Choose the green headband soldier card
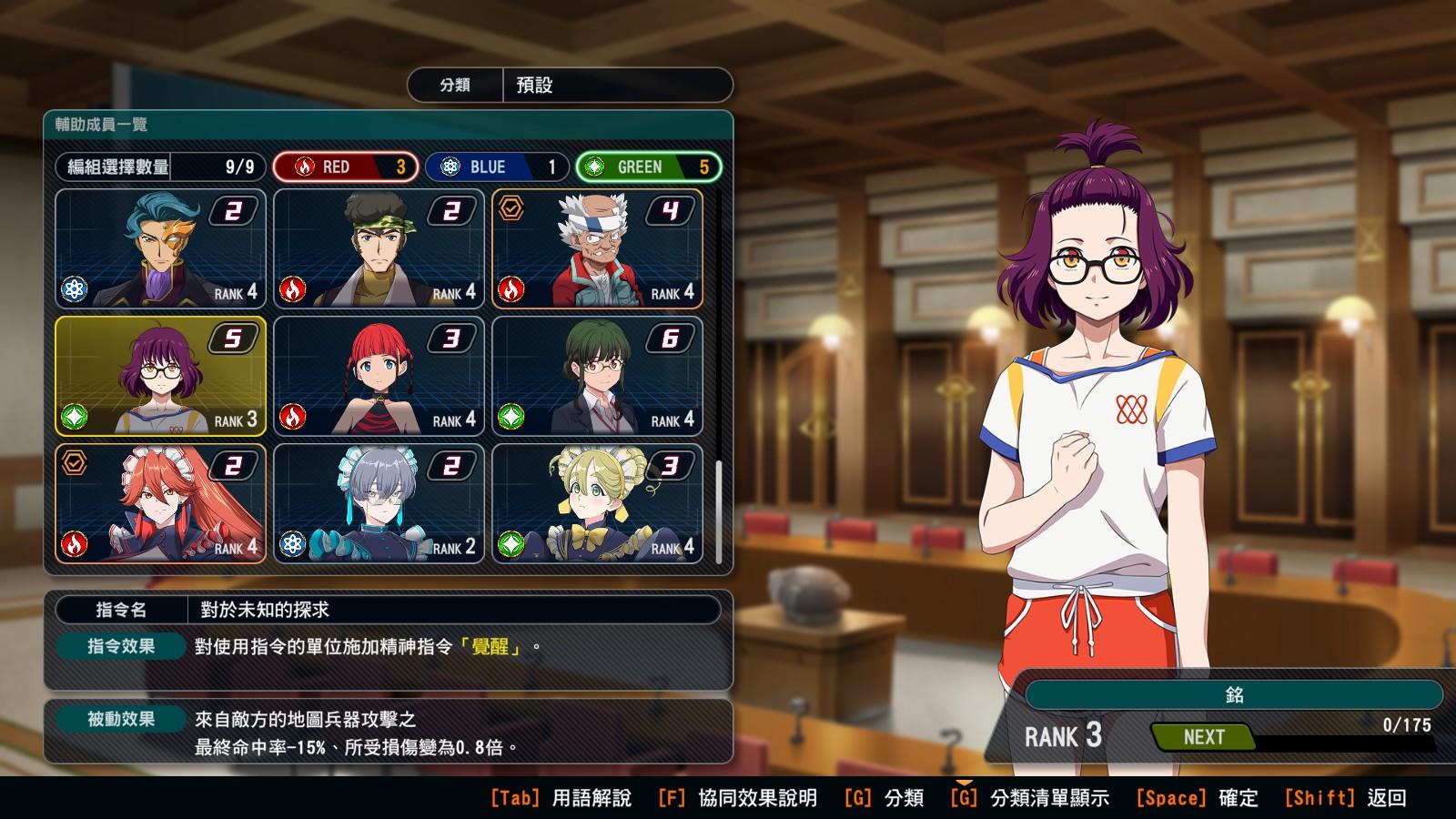This screenshot has width=1456, height=819. pos(379,248)
